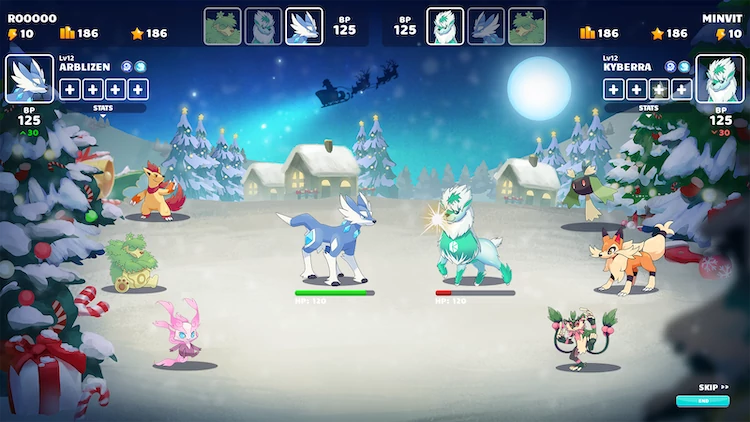Skip the battle animation
The image size is (750, 422).
(x=712, y=387)
